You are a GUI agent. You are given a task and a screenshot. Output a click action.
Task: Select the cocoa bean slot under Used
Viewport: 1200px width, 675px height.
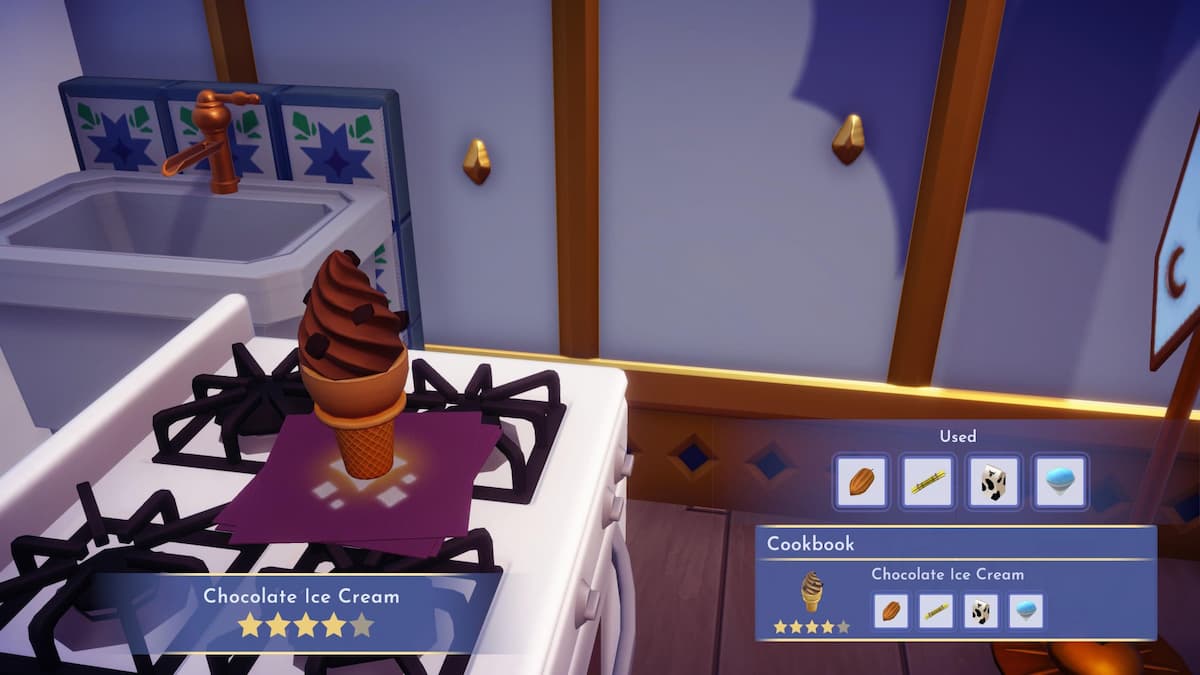click(861, 481)
